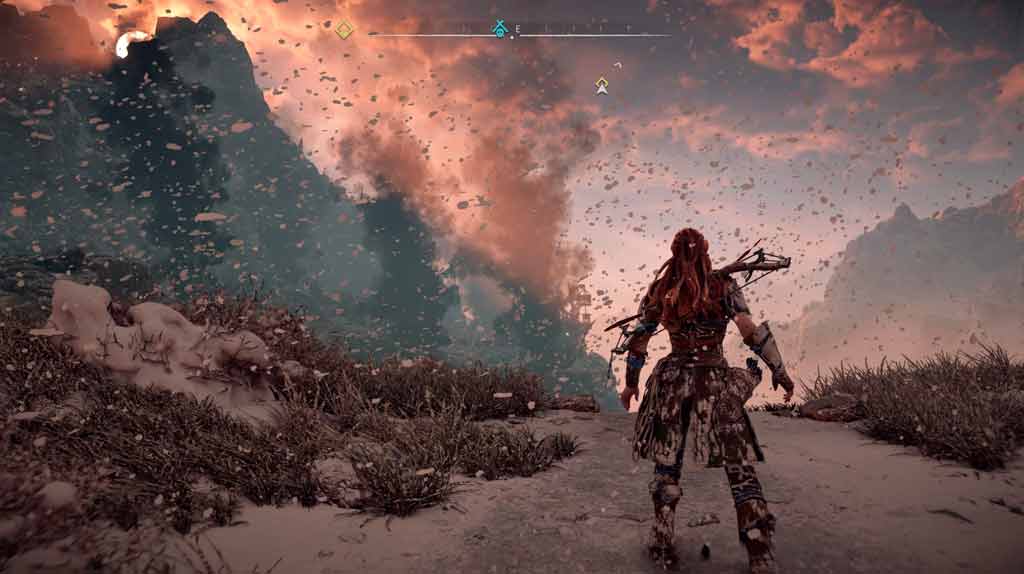The width and height of the screenshot is (1024, 574).
Task: Click the yellow diamond quest marker
Action: [344, 30]
